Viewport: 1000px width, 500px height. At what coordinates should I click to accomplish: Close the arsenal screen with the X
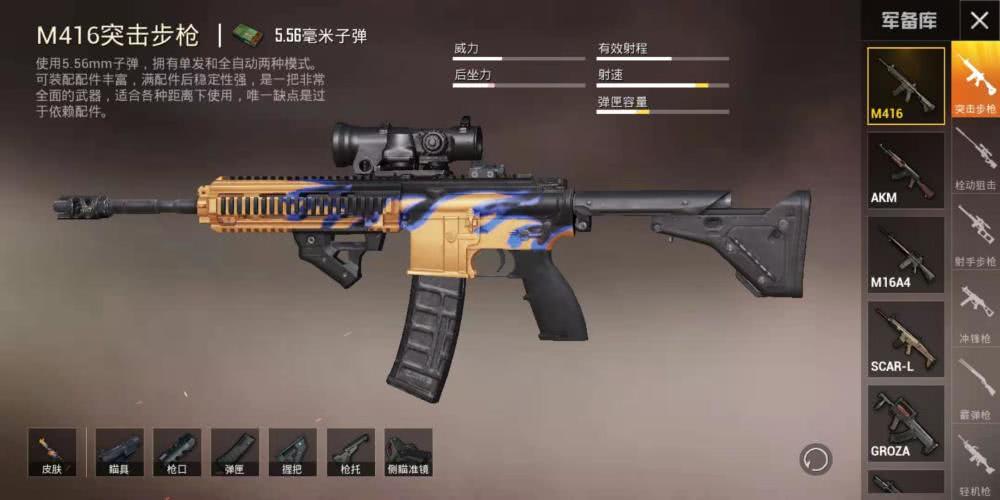coord(978,21)
